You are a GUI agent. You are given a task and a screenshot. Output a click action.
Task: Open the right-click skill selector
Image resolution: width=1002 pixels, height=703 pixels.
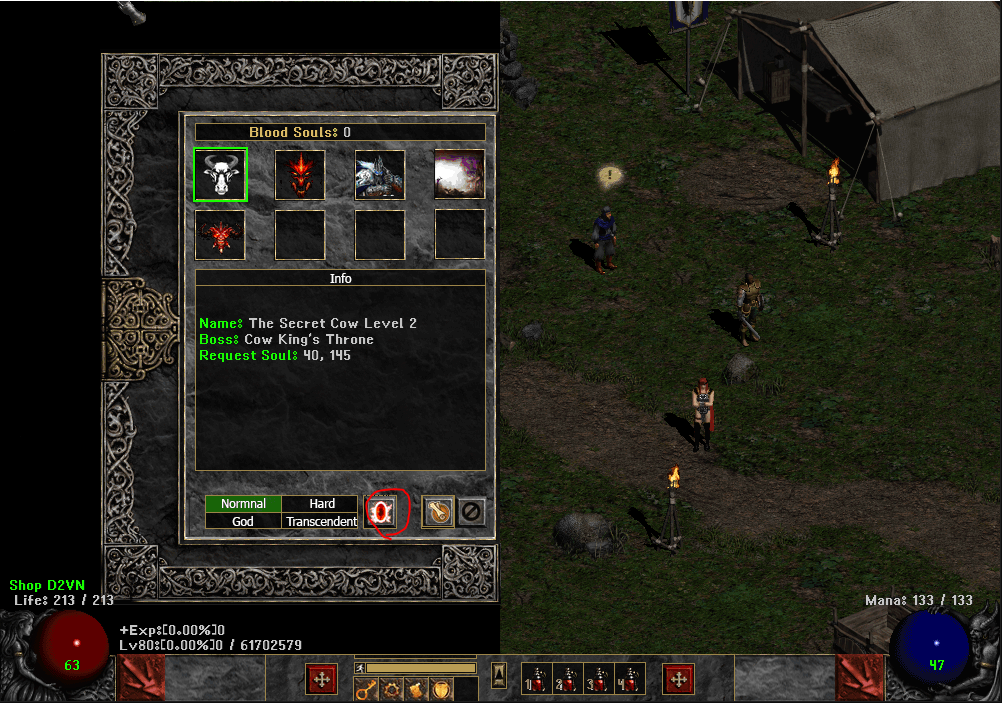click(x=679, y=679)
